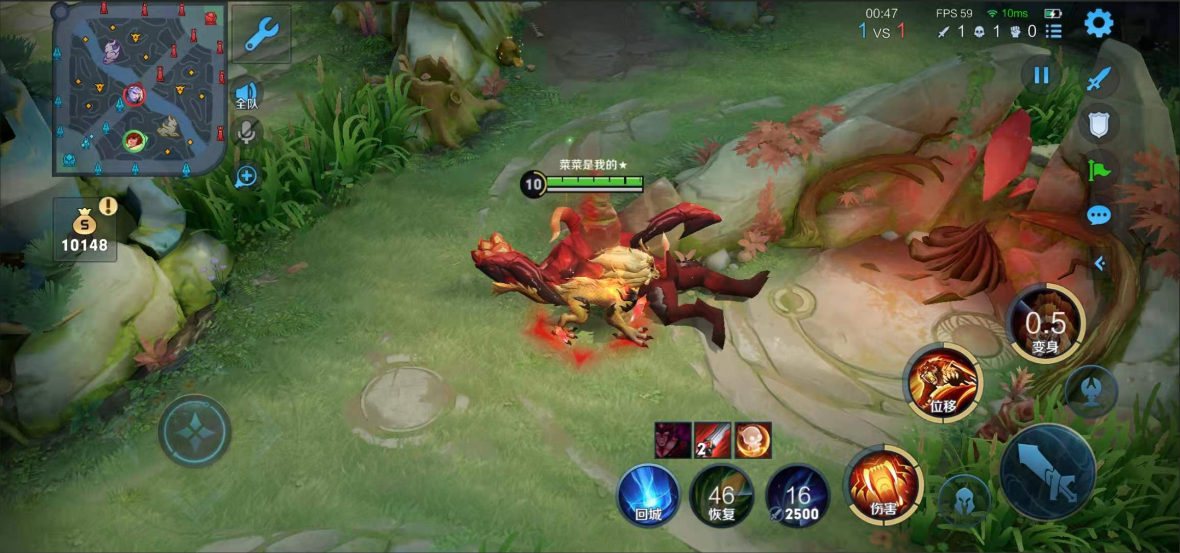Open the scoreboard list icon
The image size is (1180, 553).
click(1054, 31)
